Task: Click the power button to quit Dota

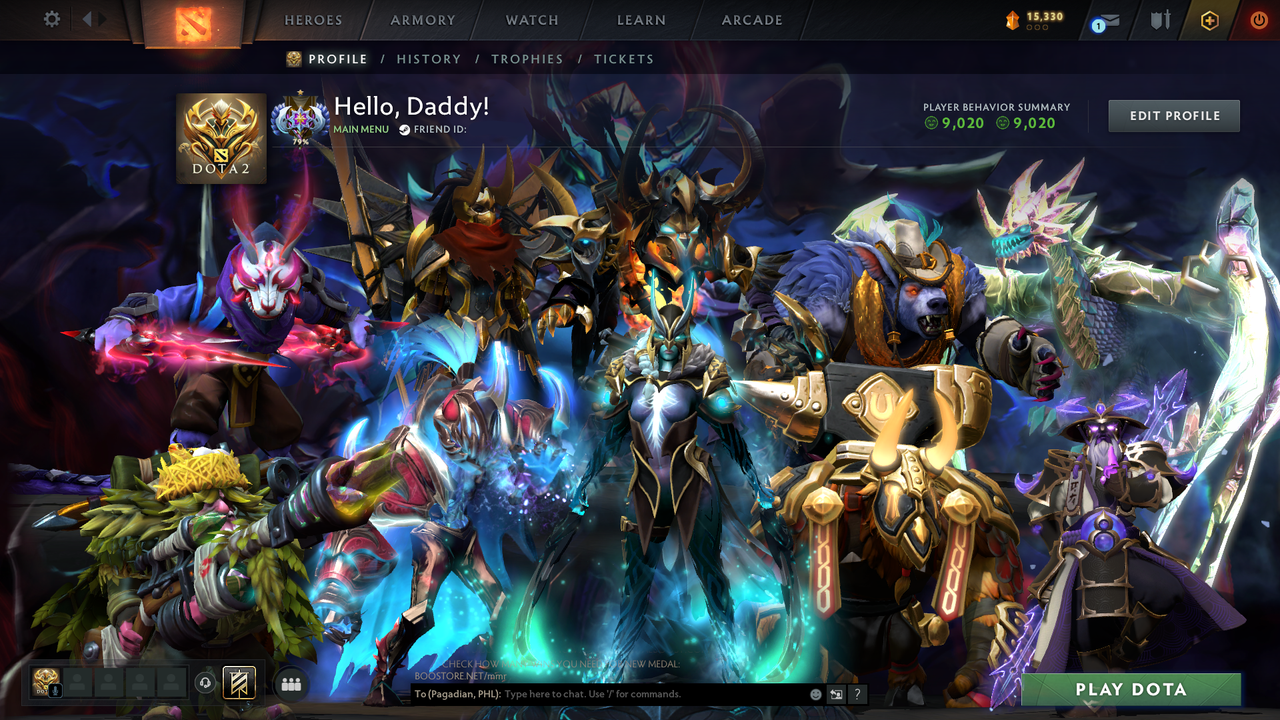Action: click(1258, 22)
